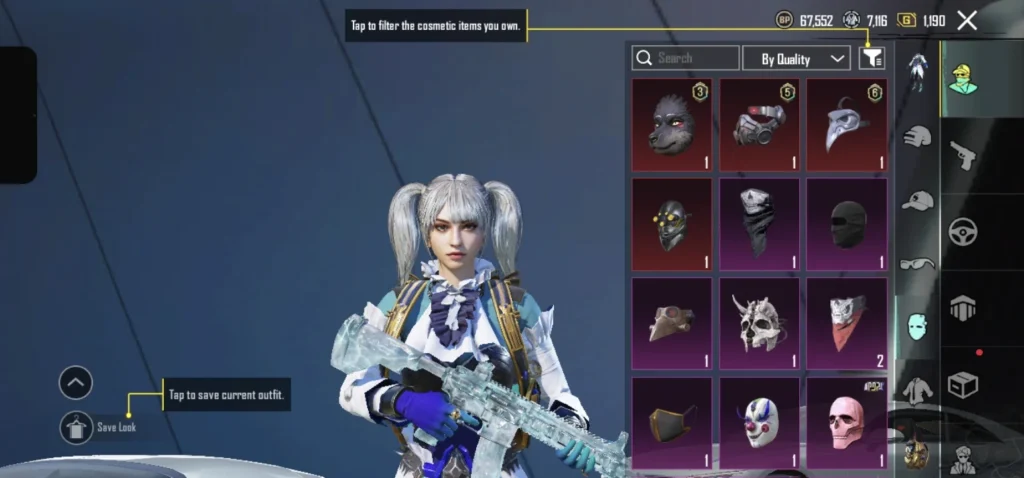The width and height of the screenshot is (1024, 478).
Task: Pick the black skull-print face scarf
Action: point(759,224)
